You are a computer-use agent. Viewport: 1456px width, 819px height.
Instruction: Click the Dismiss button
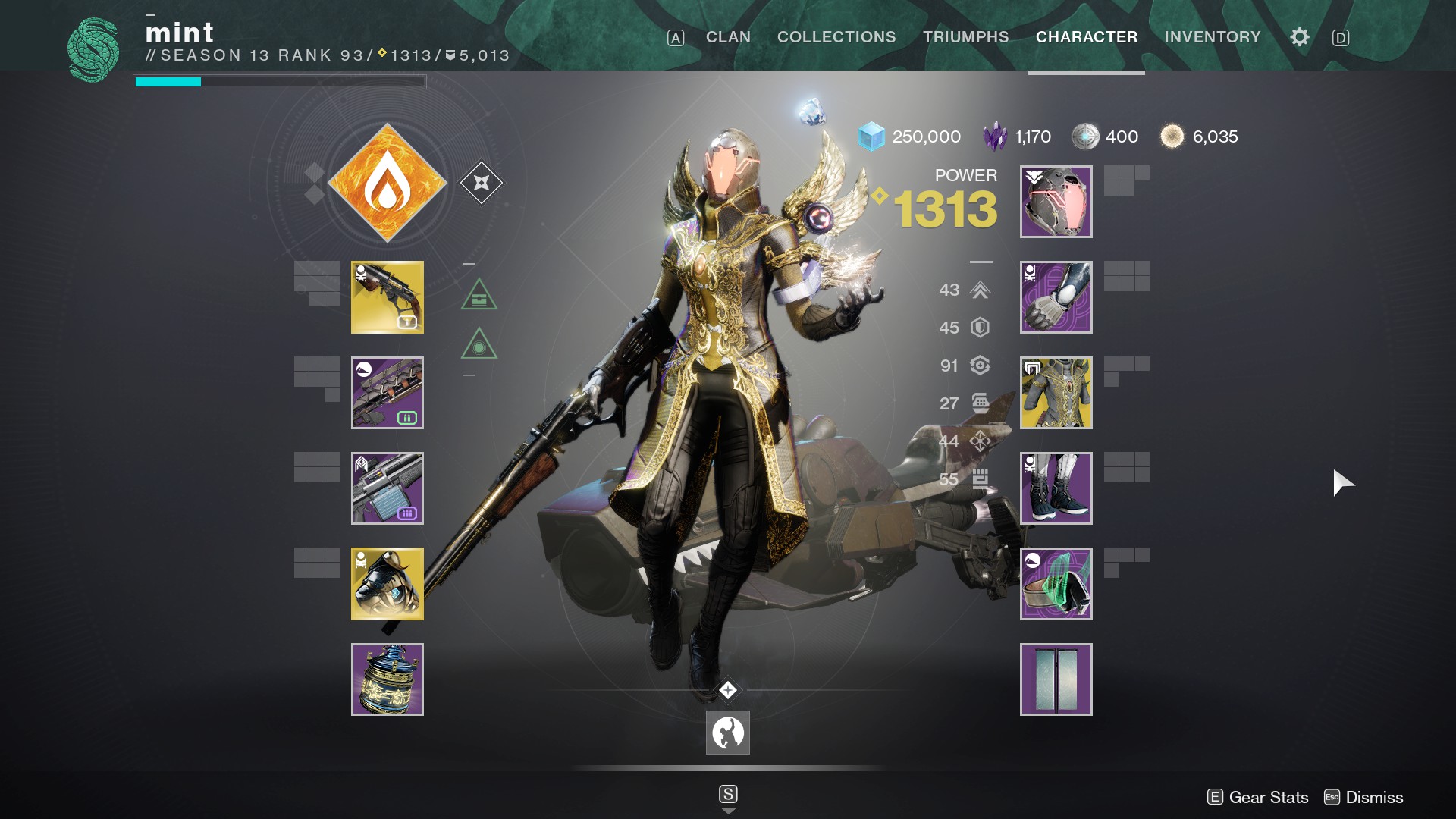point(1364,797)
